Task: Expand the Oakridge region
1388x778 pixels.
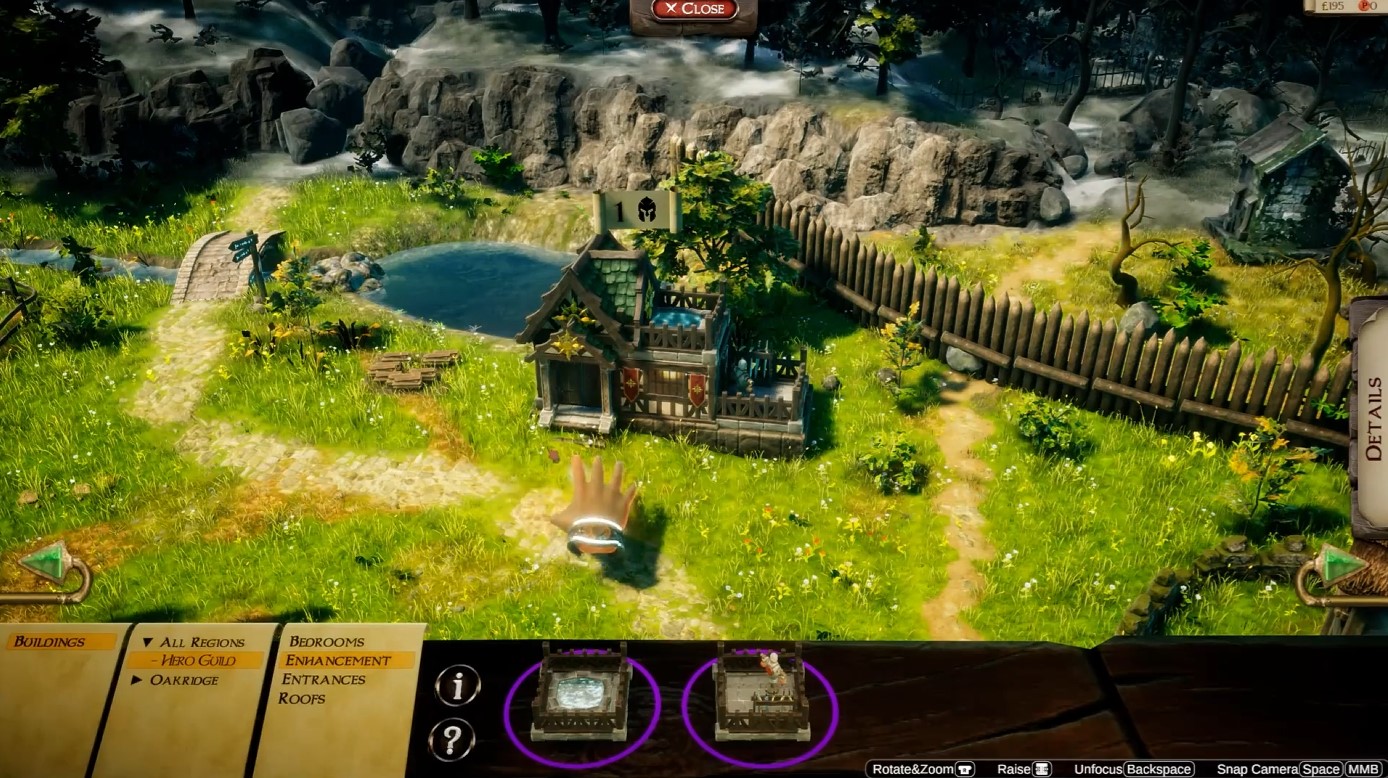Action: (138, 680)
